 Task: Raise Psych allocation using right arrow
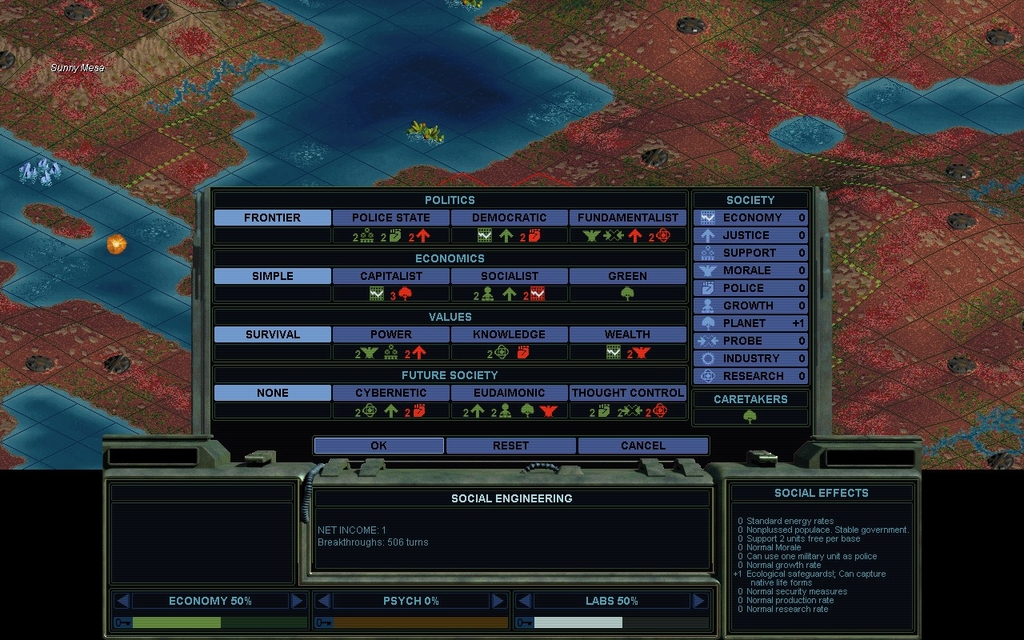click(x=498, y=601)
